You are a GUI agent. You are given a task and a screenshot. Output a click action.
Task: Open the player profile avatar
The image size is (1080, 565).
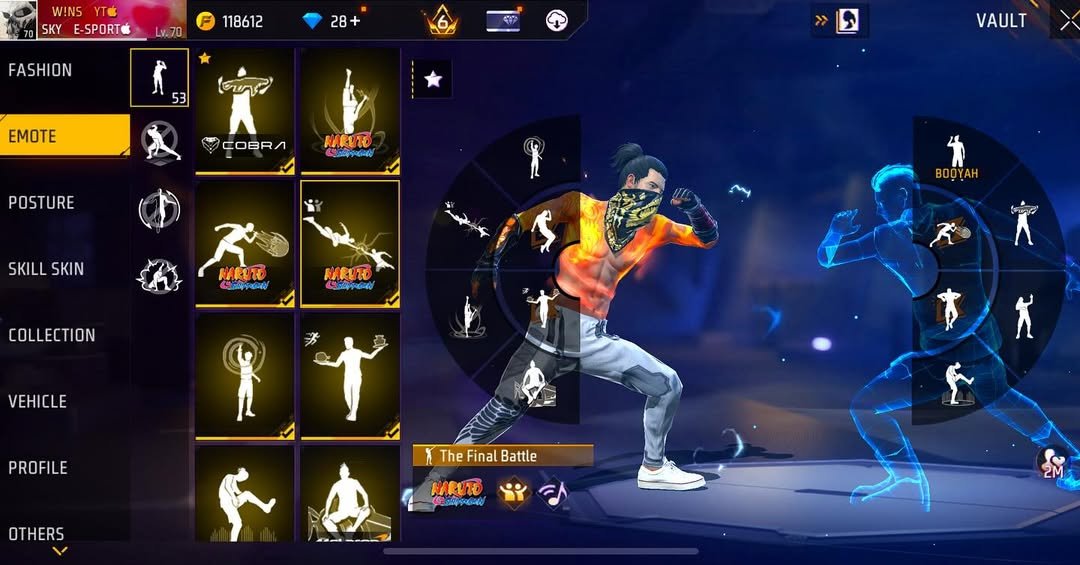pyautogui.click(x=19, y=20)
